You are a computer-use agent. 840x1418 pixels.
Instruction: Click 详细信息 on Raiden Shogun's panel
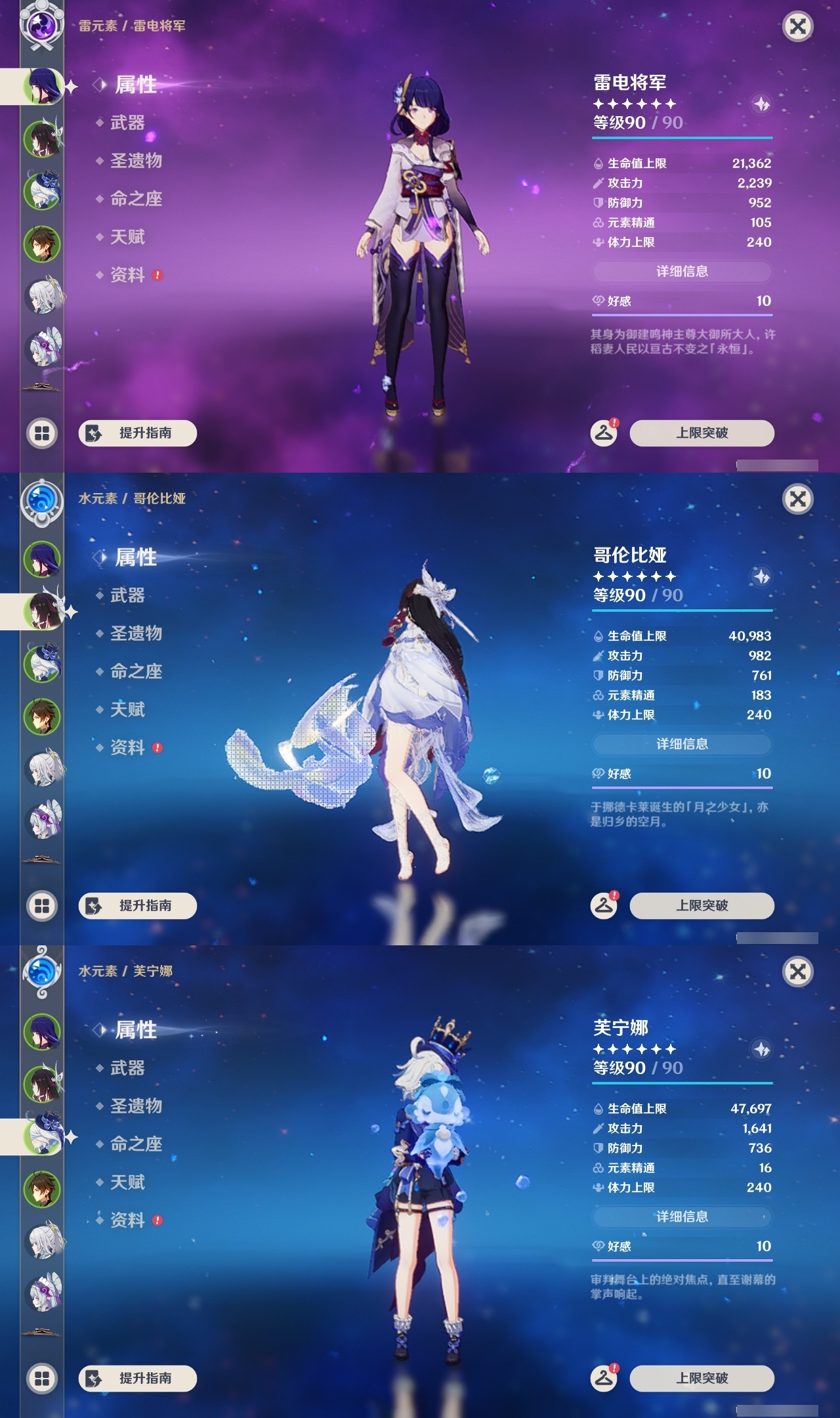[x=682, y=272]
